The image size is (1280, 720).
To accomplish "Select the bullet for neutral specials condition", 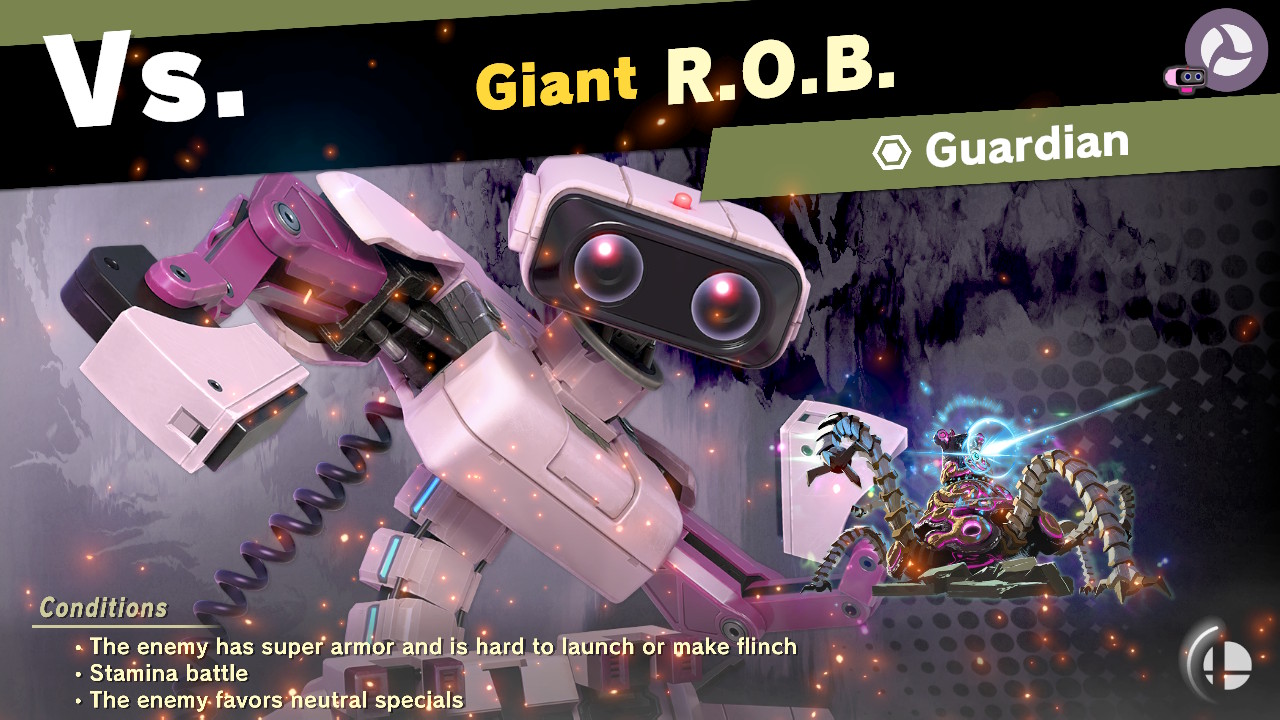I will [x=78, y=701].
